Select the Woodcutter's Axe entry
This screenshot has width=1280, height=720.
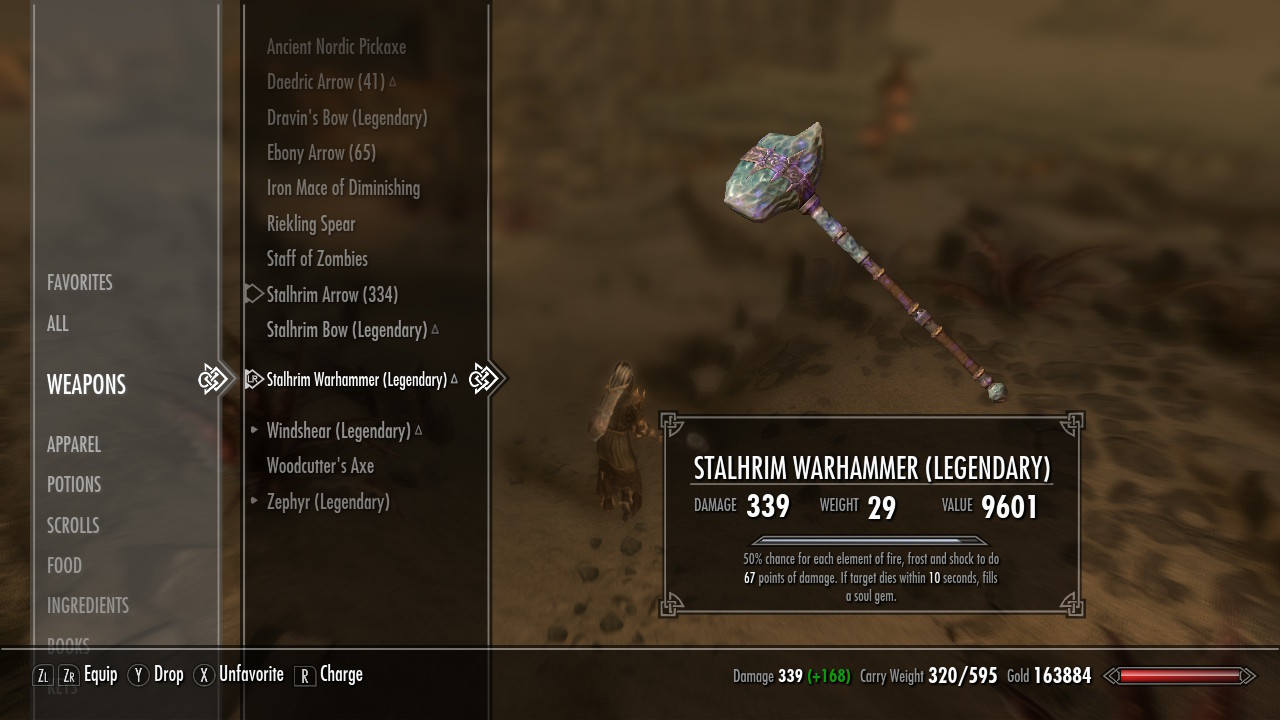(x=320, y=466)
